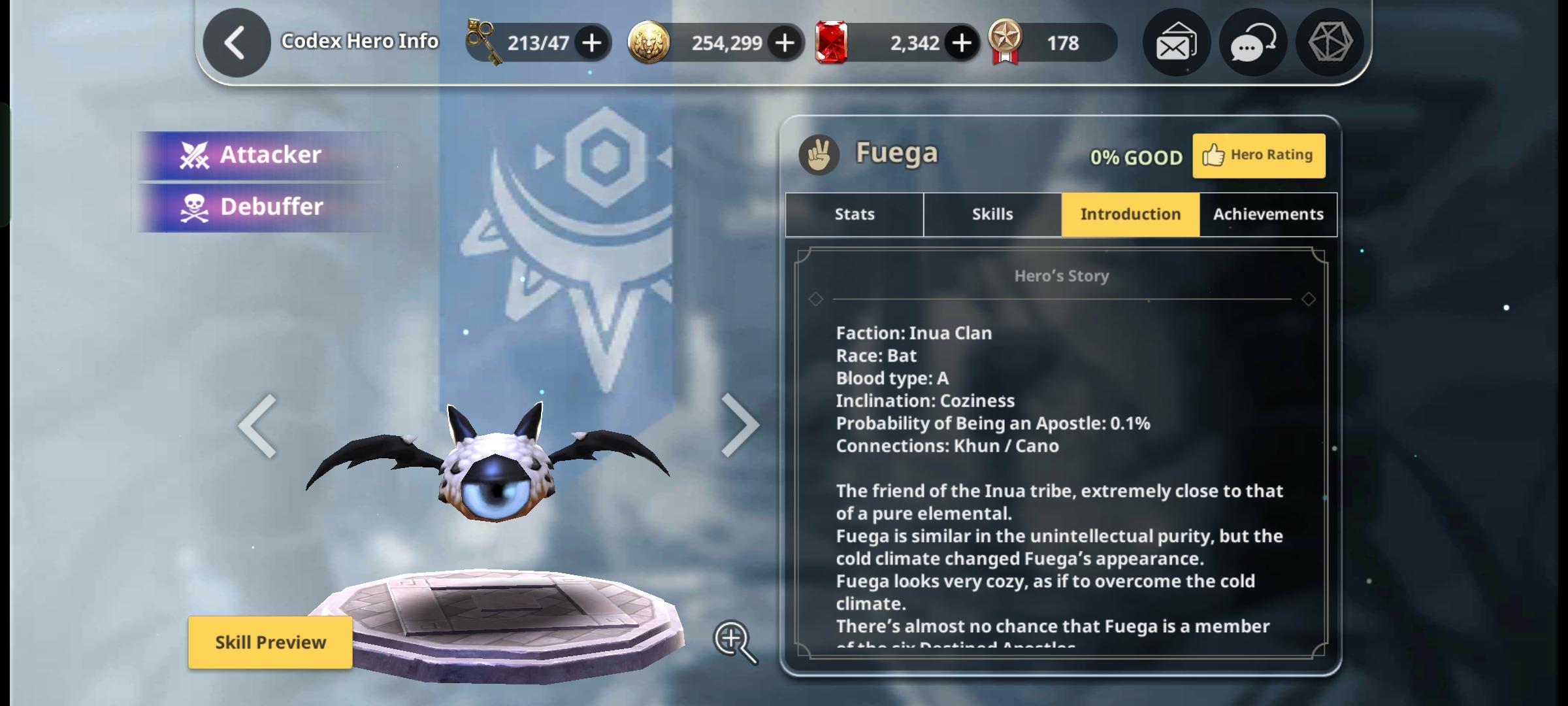Navigate to the previous hero with left chevron
The width and height of the screenshot is (1568, 706).
click(x=257, y=425)
